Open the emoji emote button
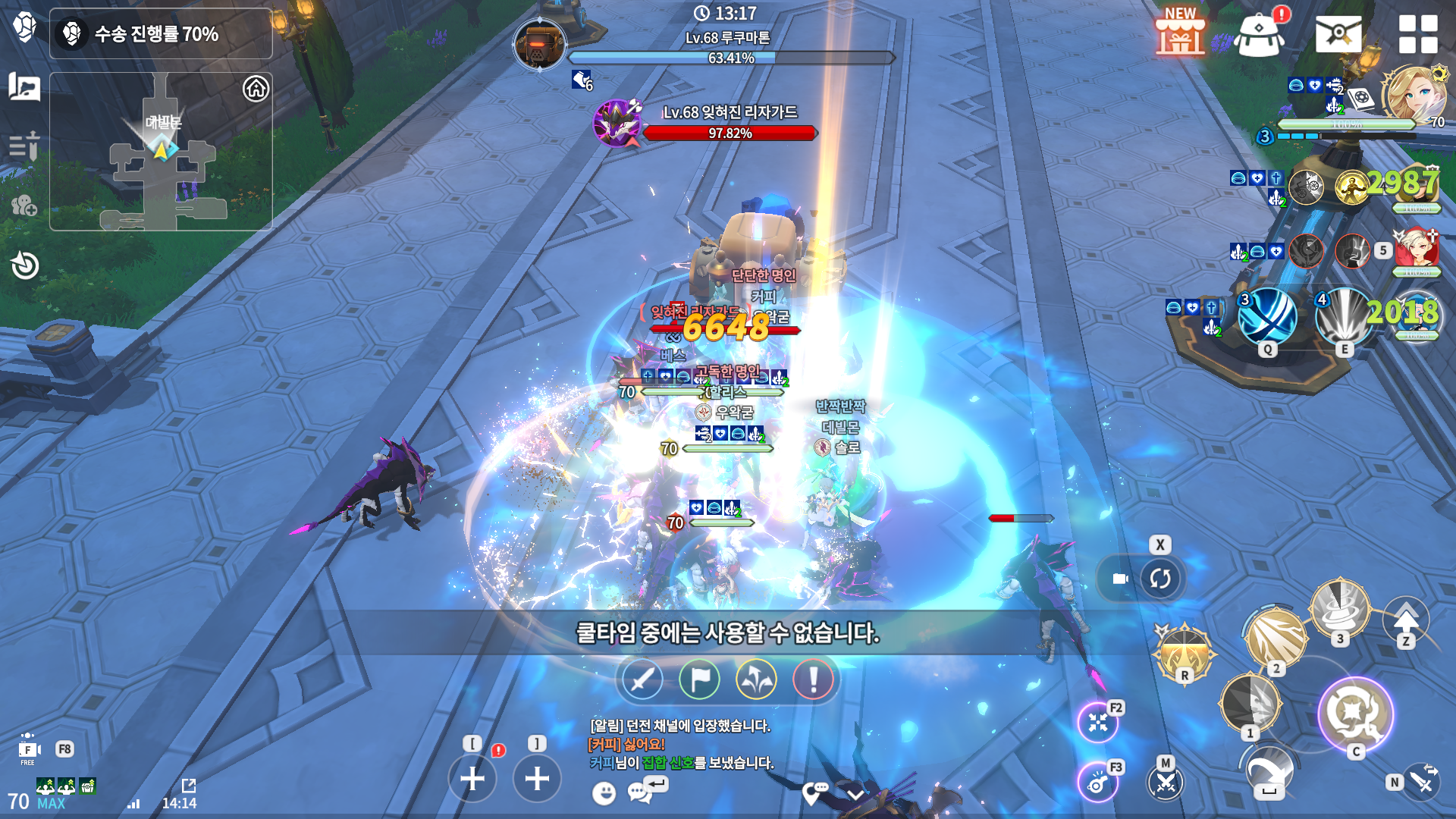This screenshot has height=819, width=1456. (x=604, y=793)
